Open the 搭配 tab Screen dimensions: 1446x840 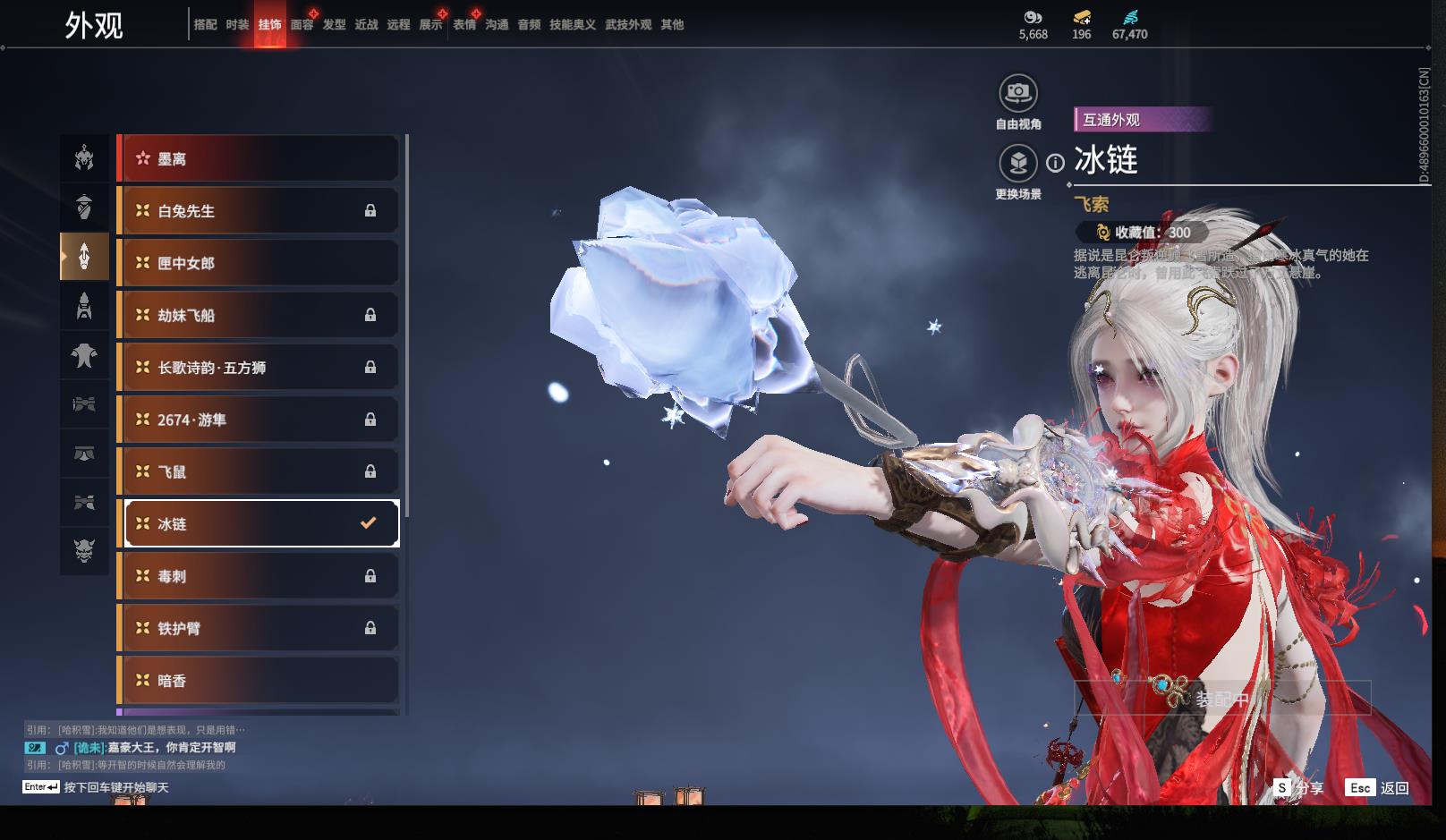click(205, 25)
